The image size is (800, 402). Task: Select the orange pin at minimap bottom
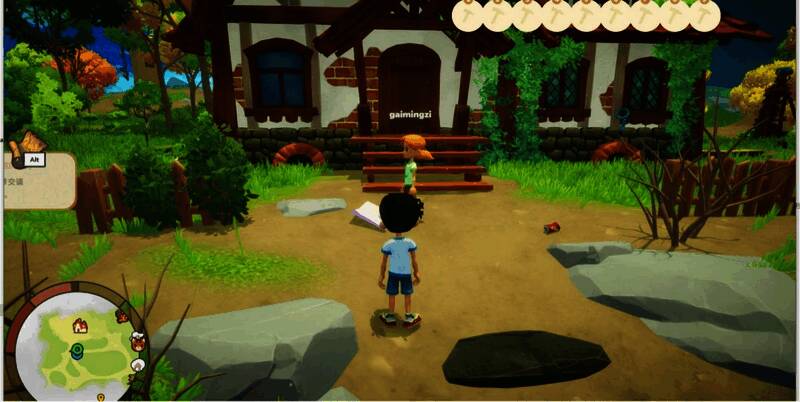tap(100, 397)
